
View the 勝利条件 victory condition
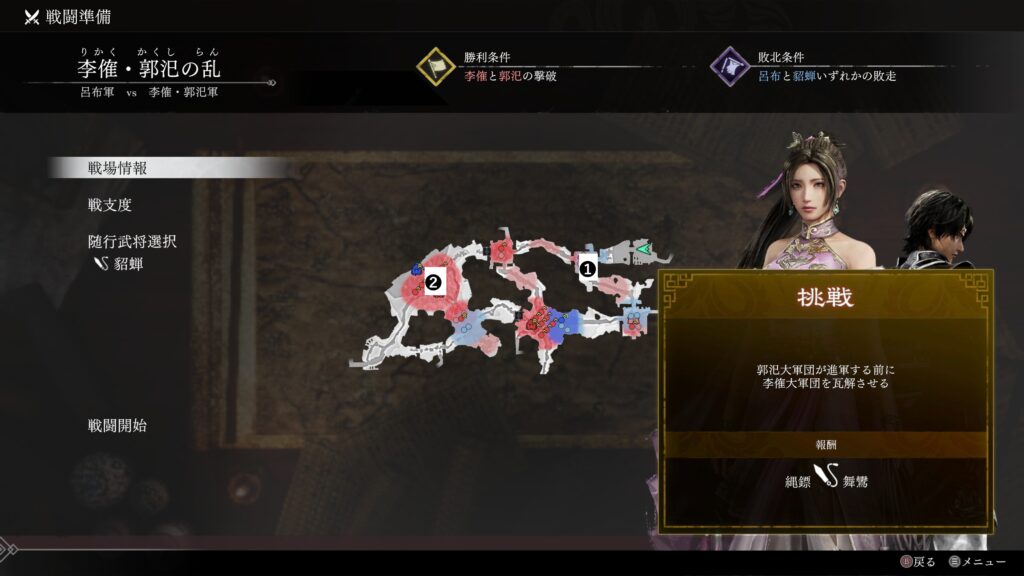510,67
